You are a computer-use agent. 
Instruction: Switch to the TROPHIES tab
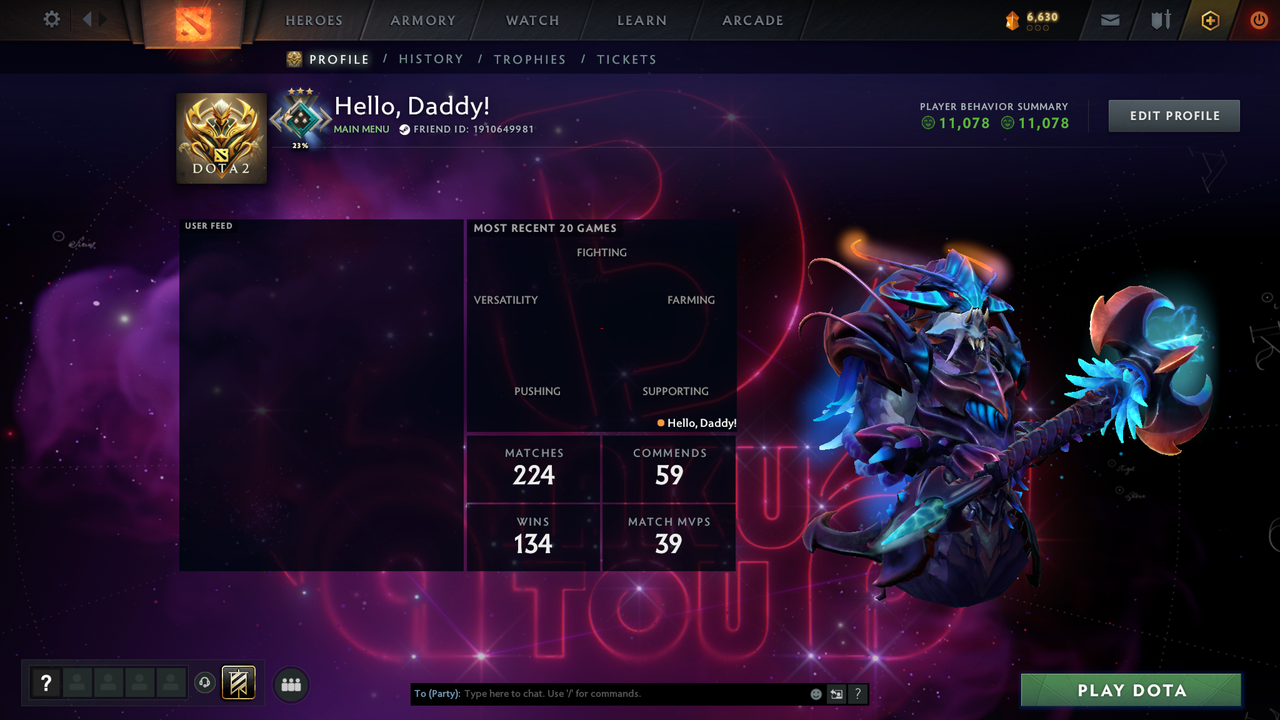[530, 59]
